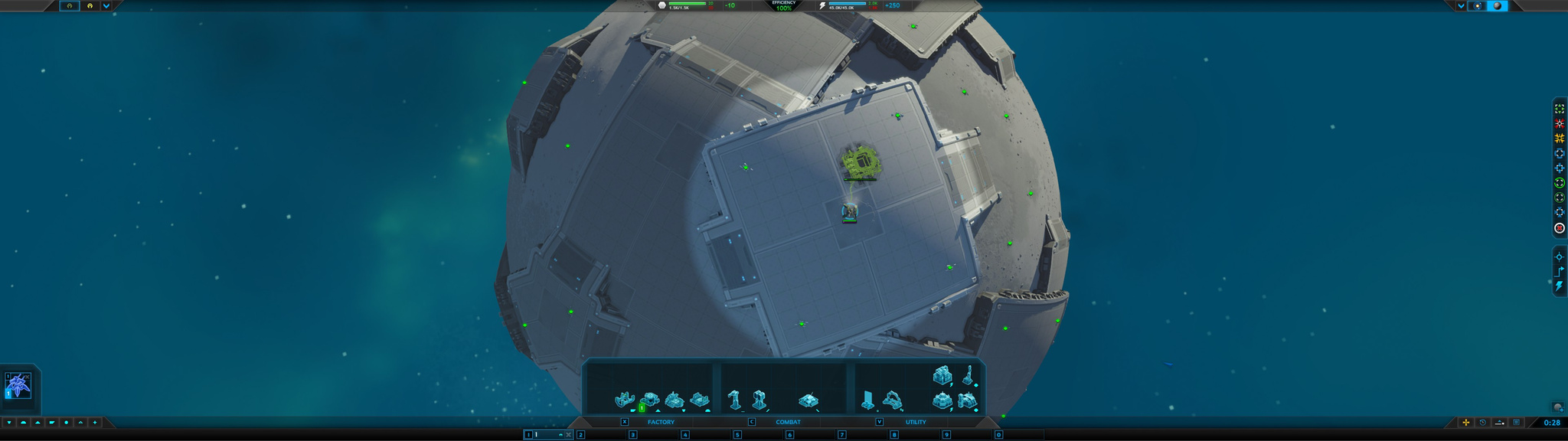1568x441 pixels.
Task: Open the dropdown arrow in the top-left bar
Action: tap(106, 6)
